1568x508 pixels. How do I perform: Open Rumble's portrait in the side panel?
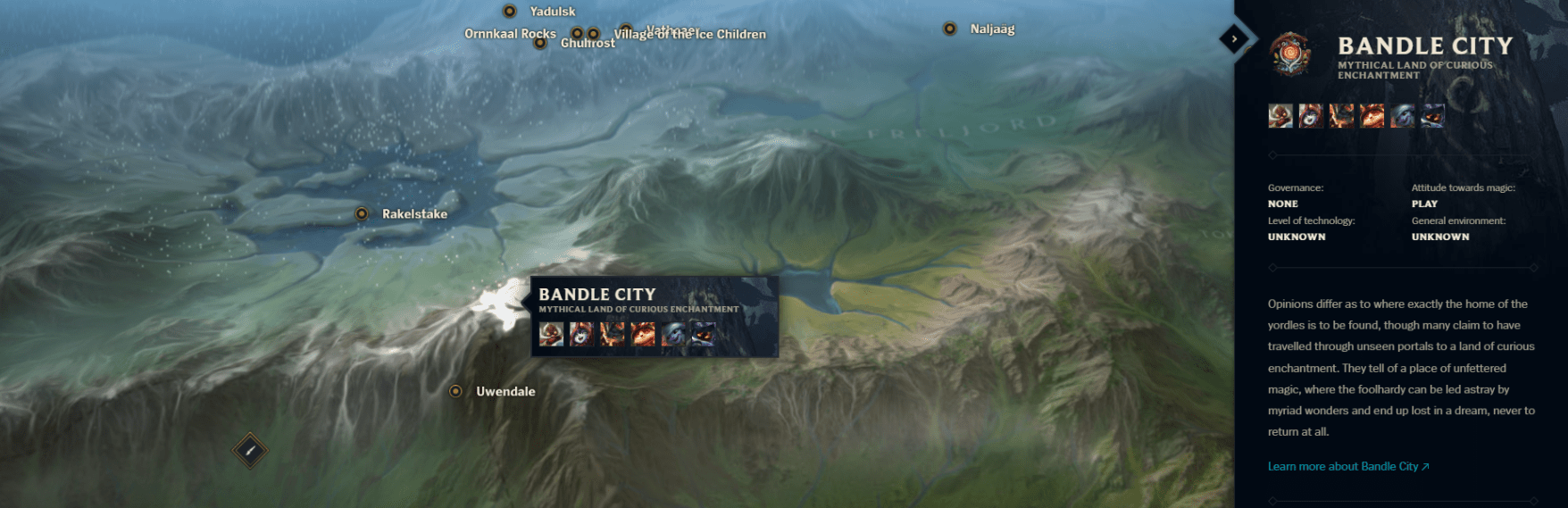click(x=1341, y=116)
